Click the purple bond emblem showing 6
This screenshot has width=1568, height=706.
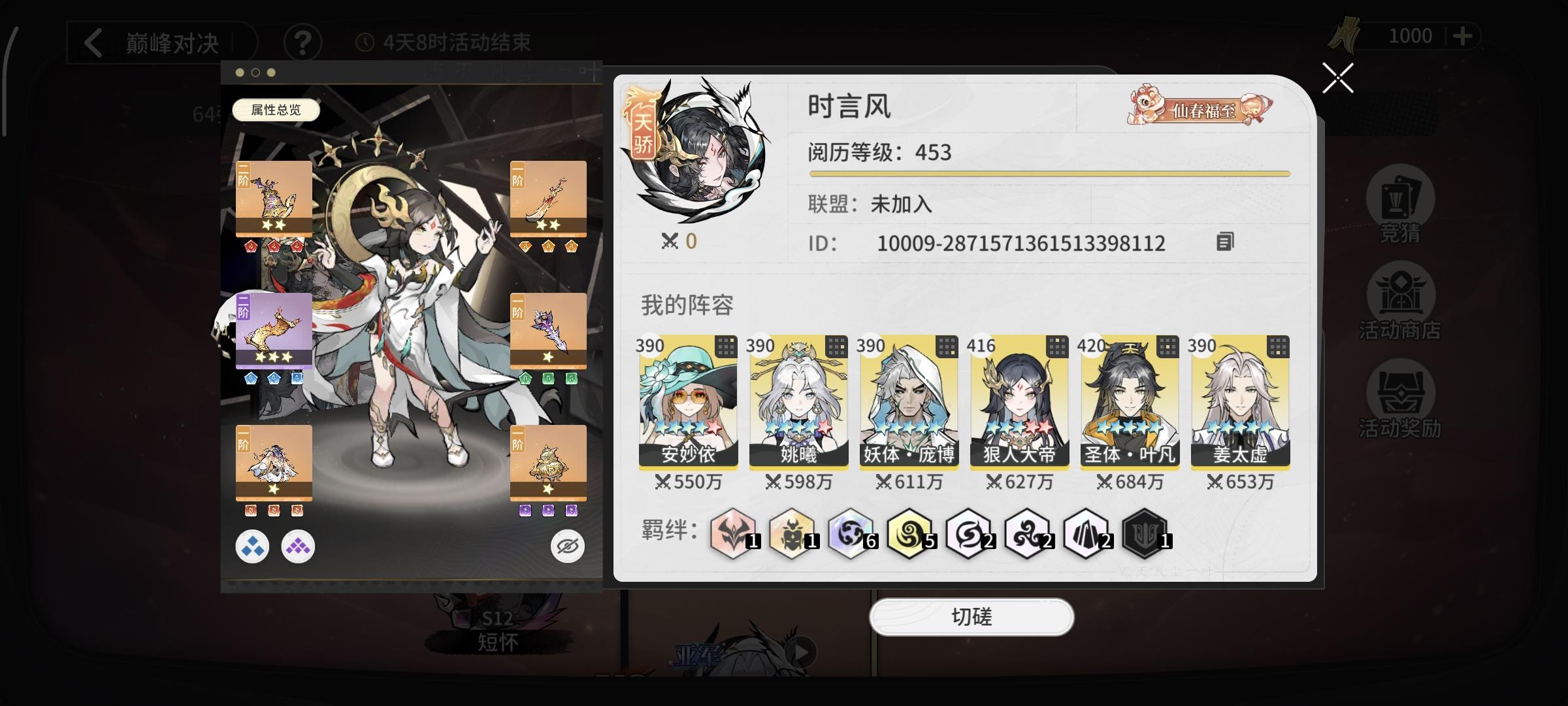click(x=849, y=535)
